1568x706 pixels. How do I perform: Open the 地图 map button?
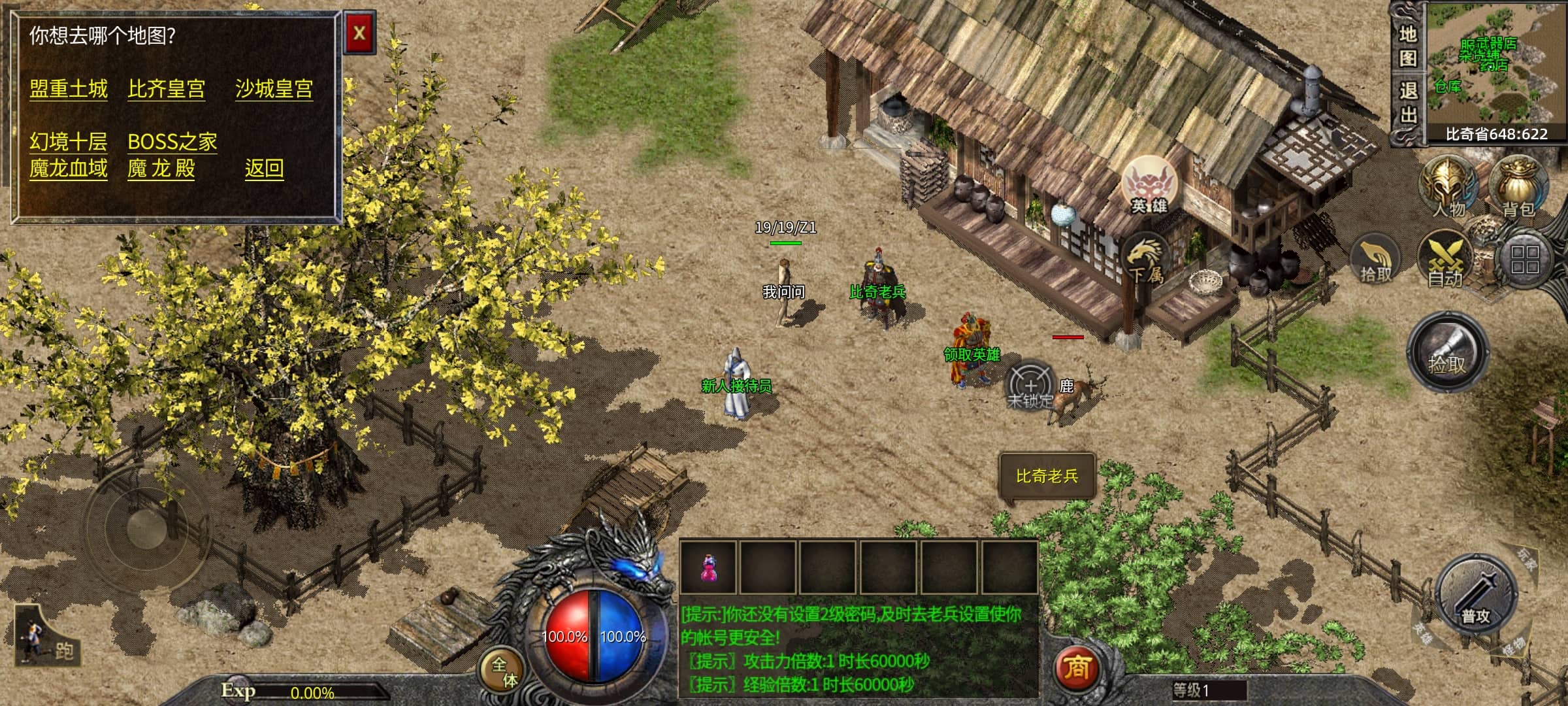pyautogui.click(x=1407, y=46)
